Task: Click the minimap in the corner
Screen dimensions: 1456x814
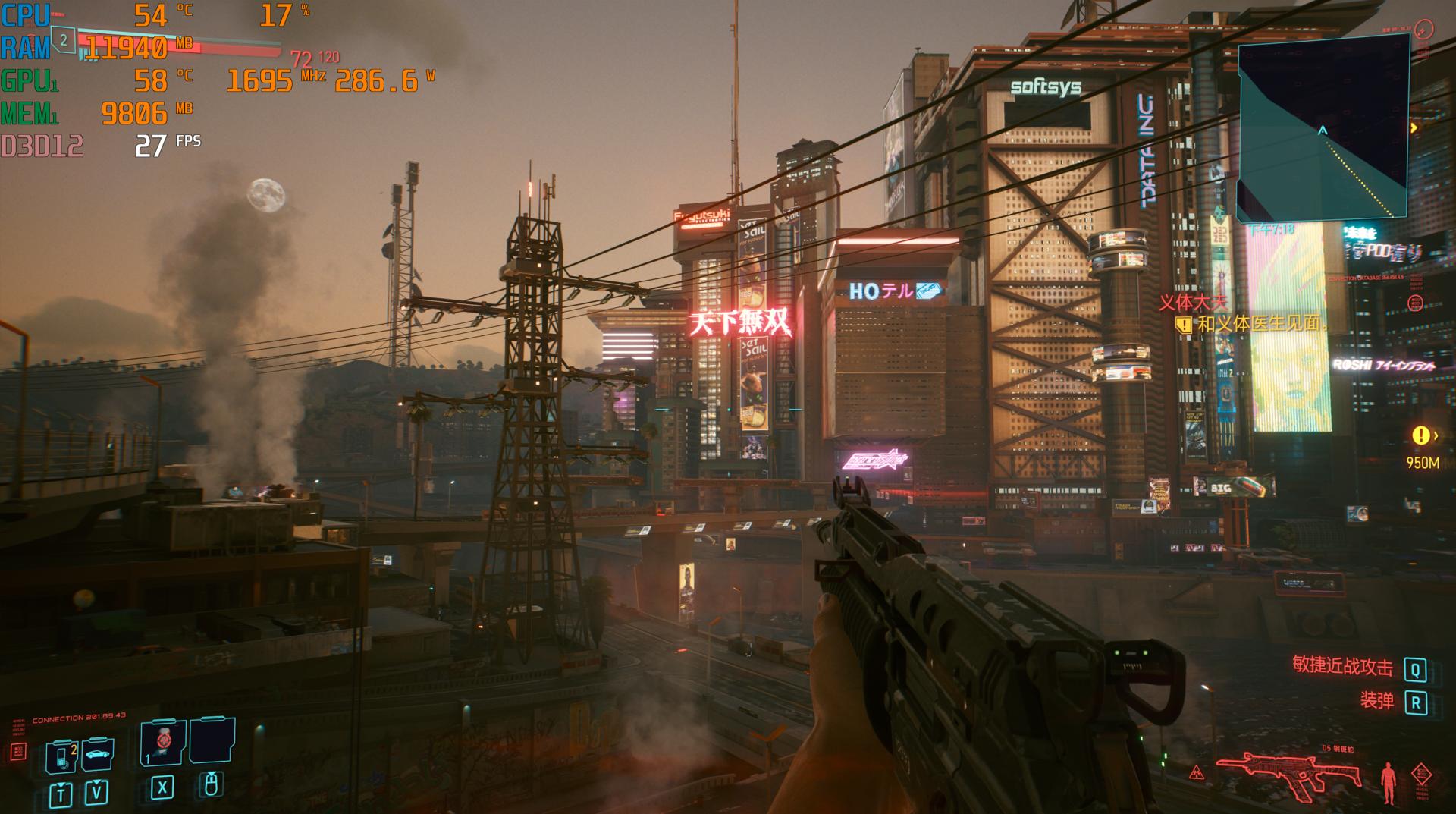Action: [1323, 129]
